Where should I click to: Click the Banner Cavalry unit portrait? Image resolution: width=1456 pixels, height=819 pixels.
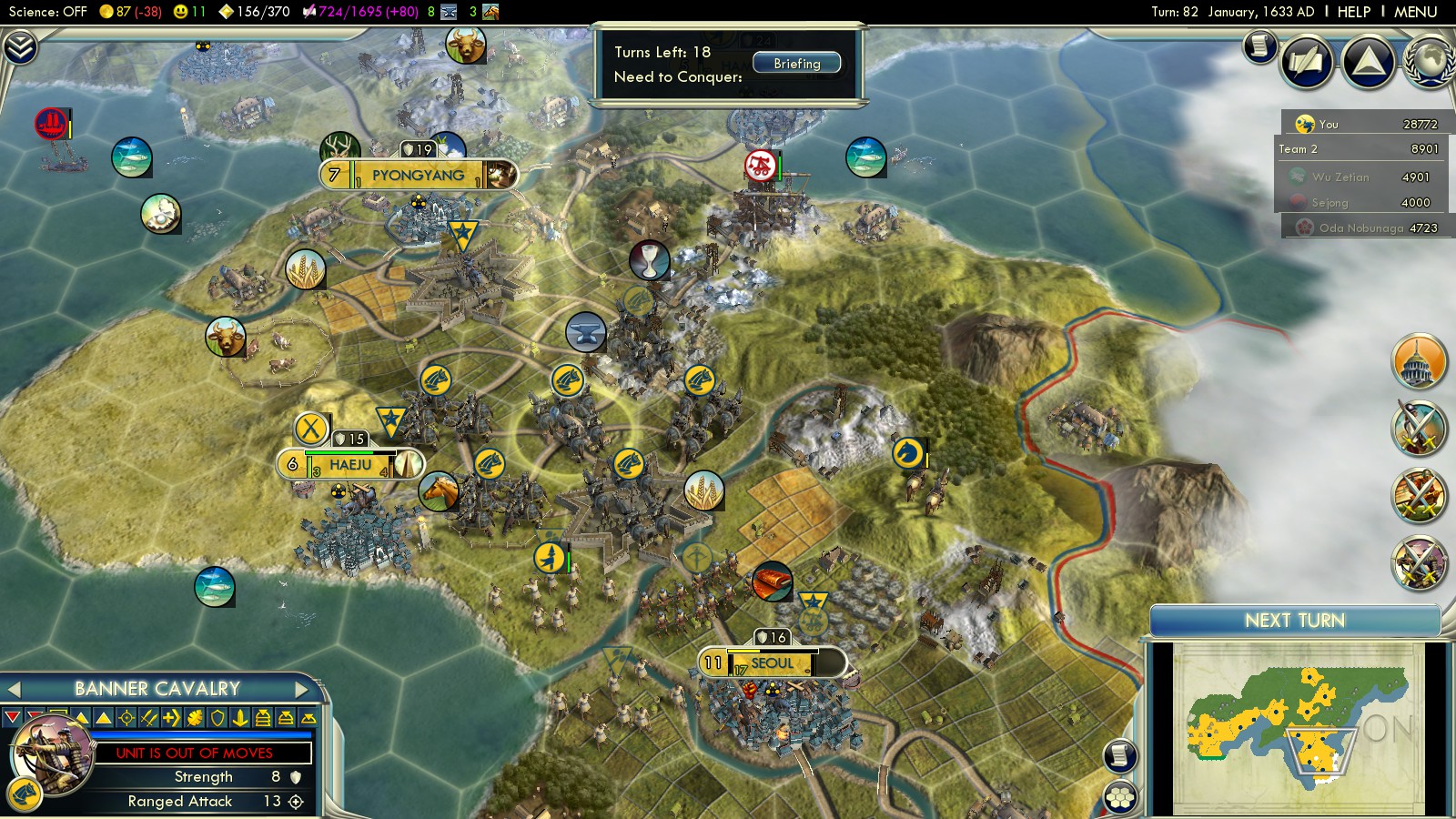[x=50, y=755]
